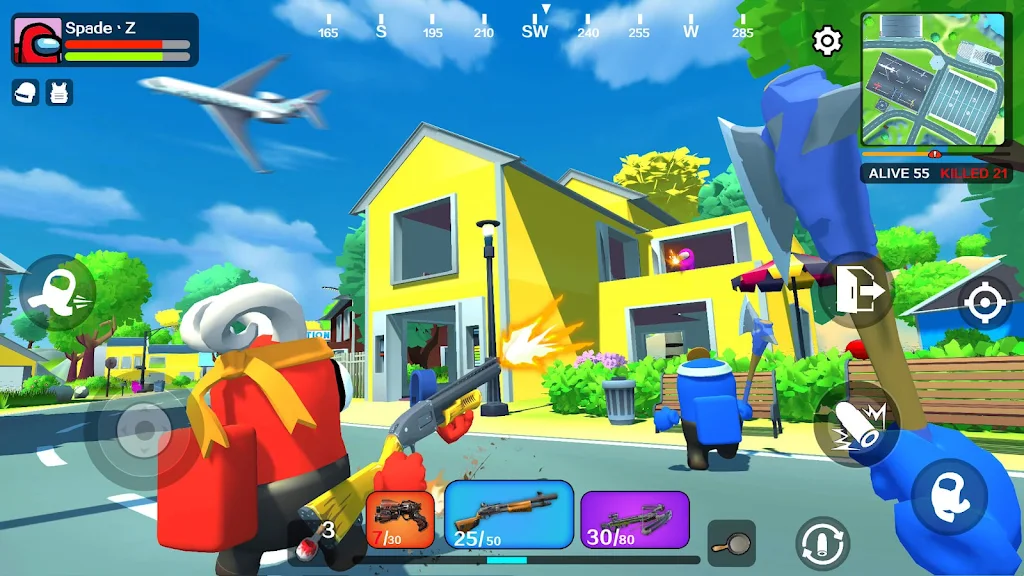
Task: Tap the sprinting crewmate button
Action: click(x=56, y=293)
